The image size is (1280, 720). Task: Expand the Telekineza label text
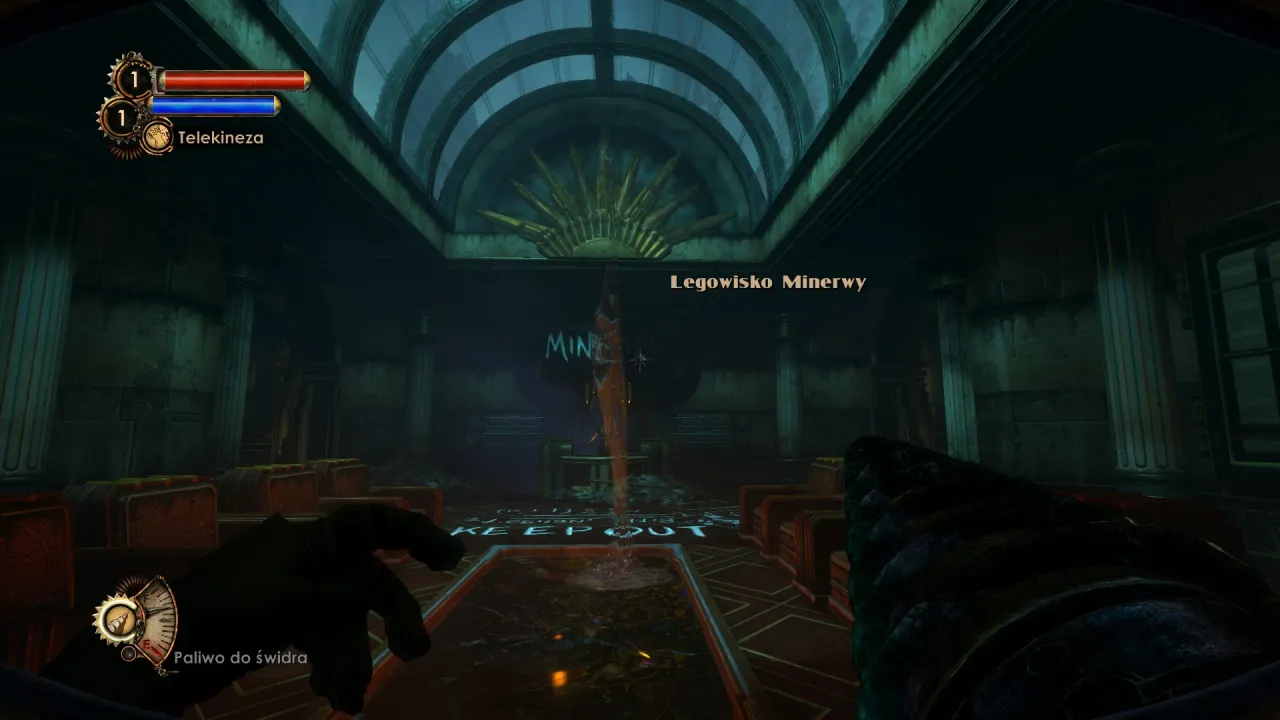221,137
